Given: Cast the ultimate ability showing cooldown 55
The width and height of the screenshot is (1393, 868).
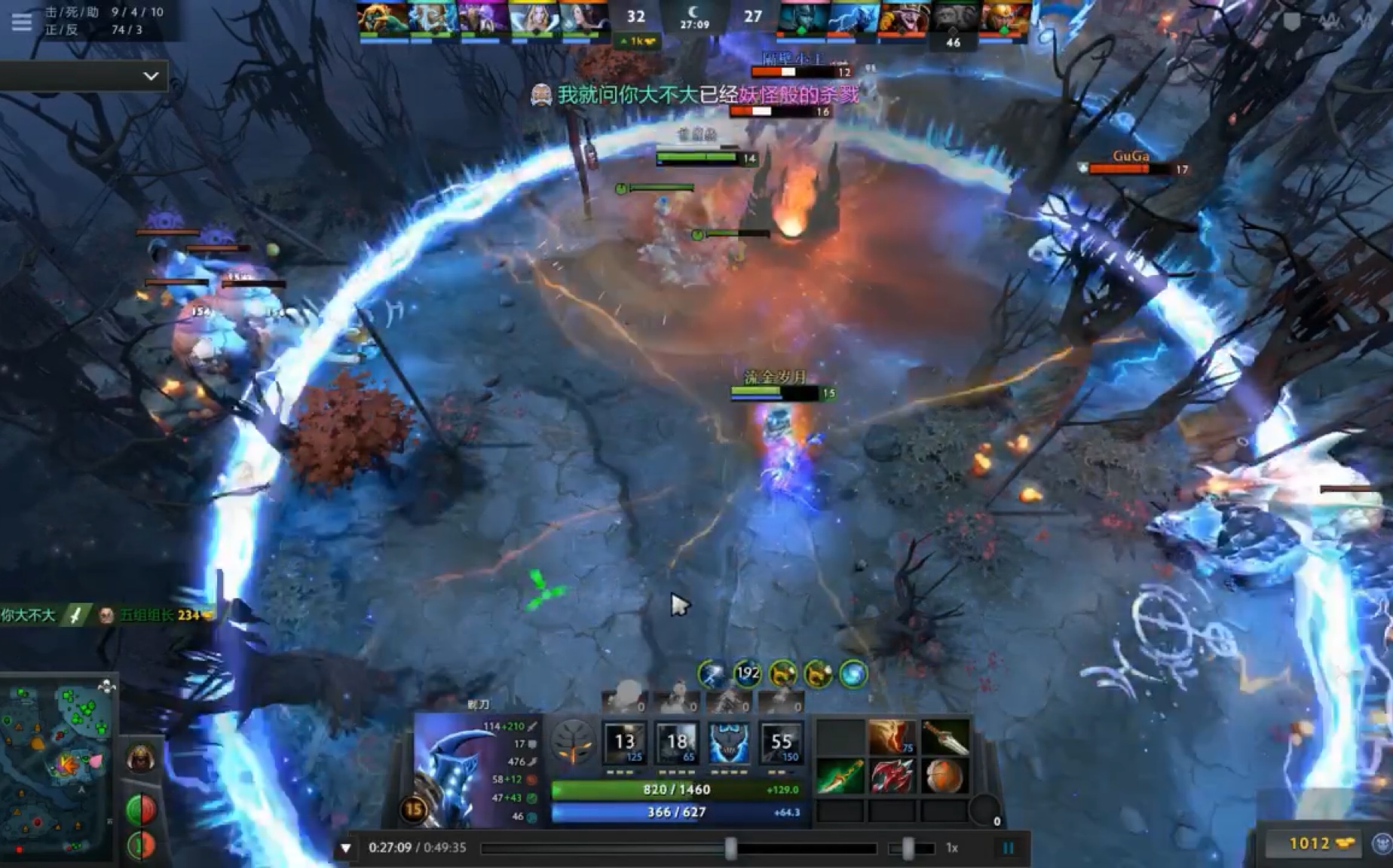Looking at the screenshot, I should pos(781,743).
